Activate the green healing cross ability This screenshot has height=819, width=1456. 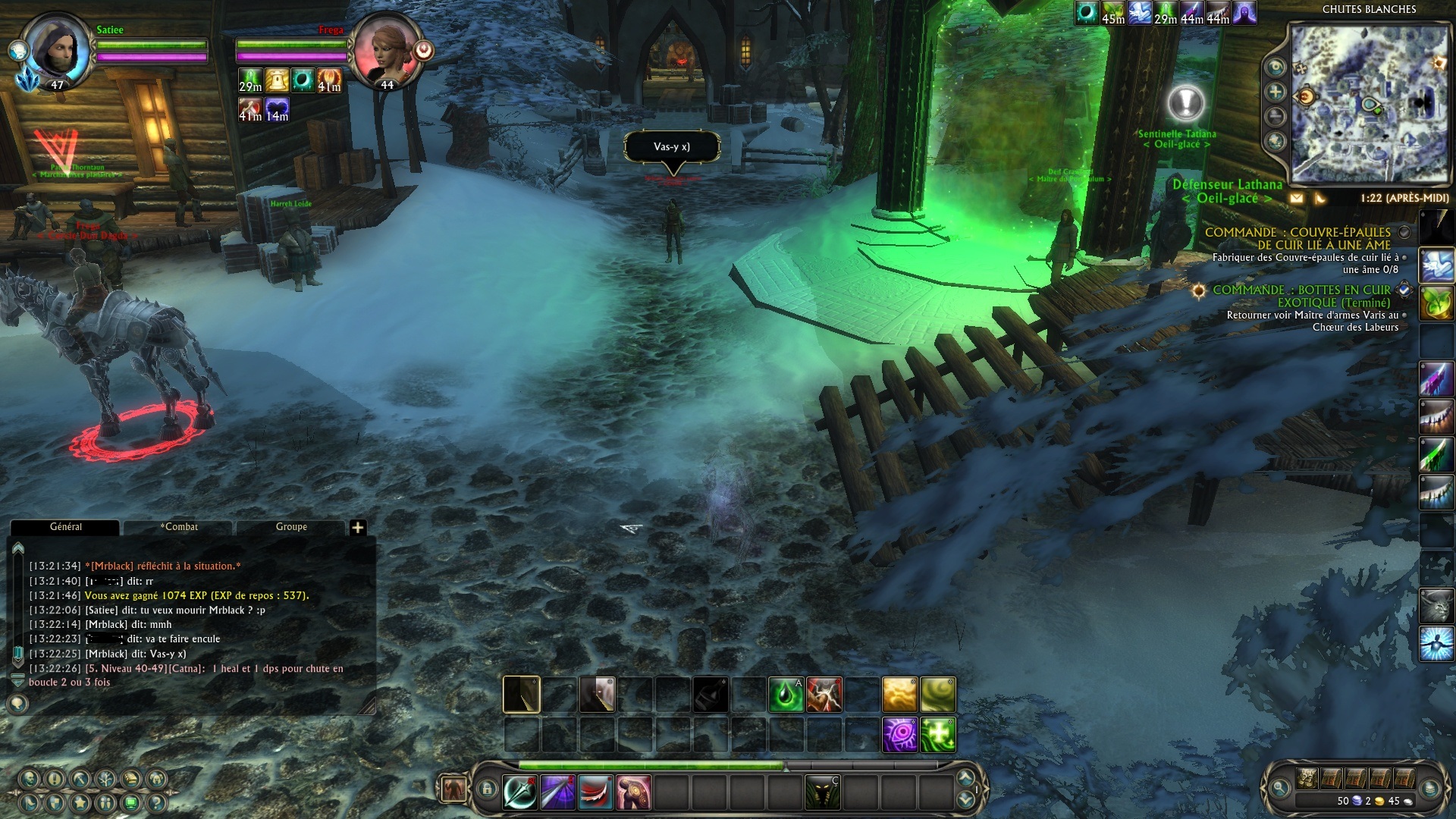coord(938,735)
